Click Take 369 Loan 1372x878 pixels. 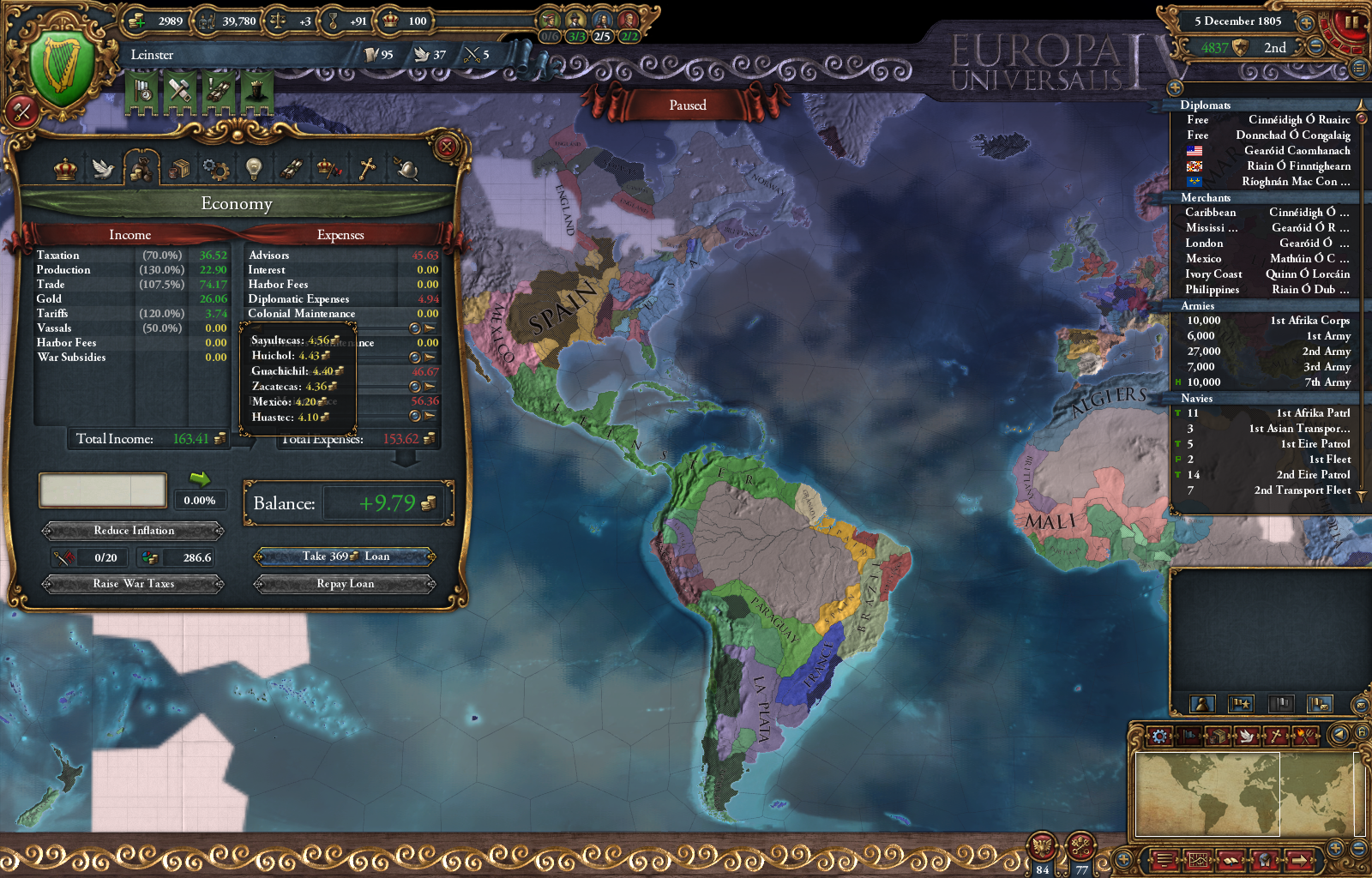pos(343,556)
